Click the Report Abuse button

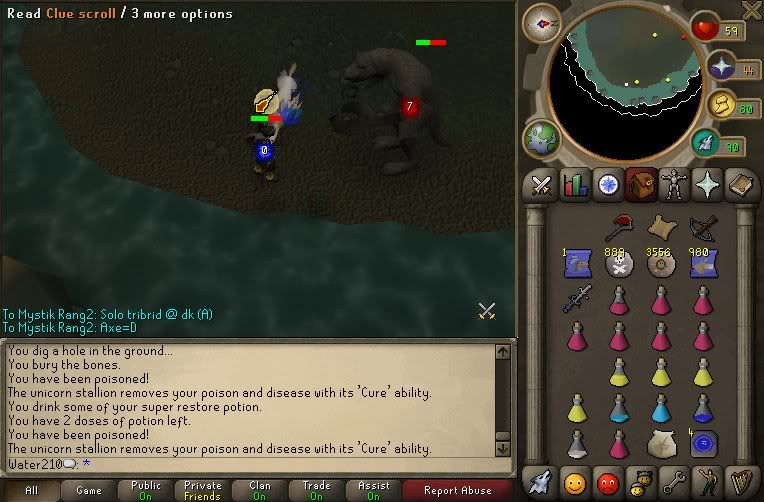pos(458,490)
